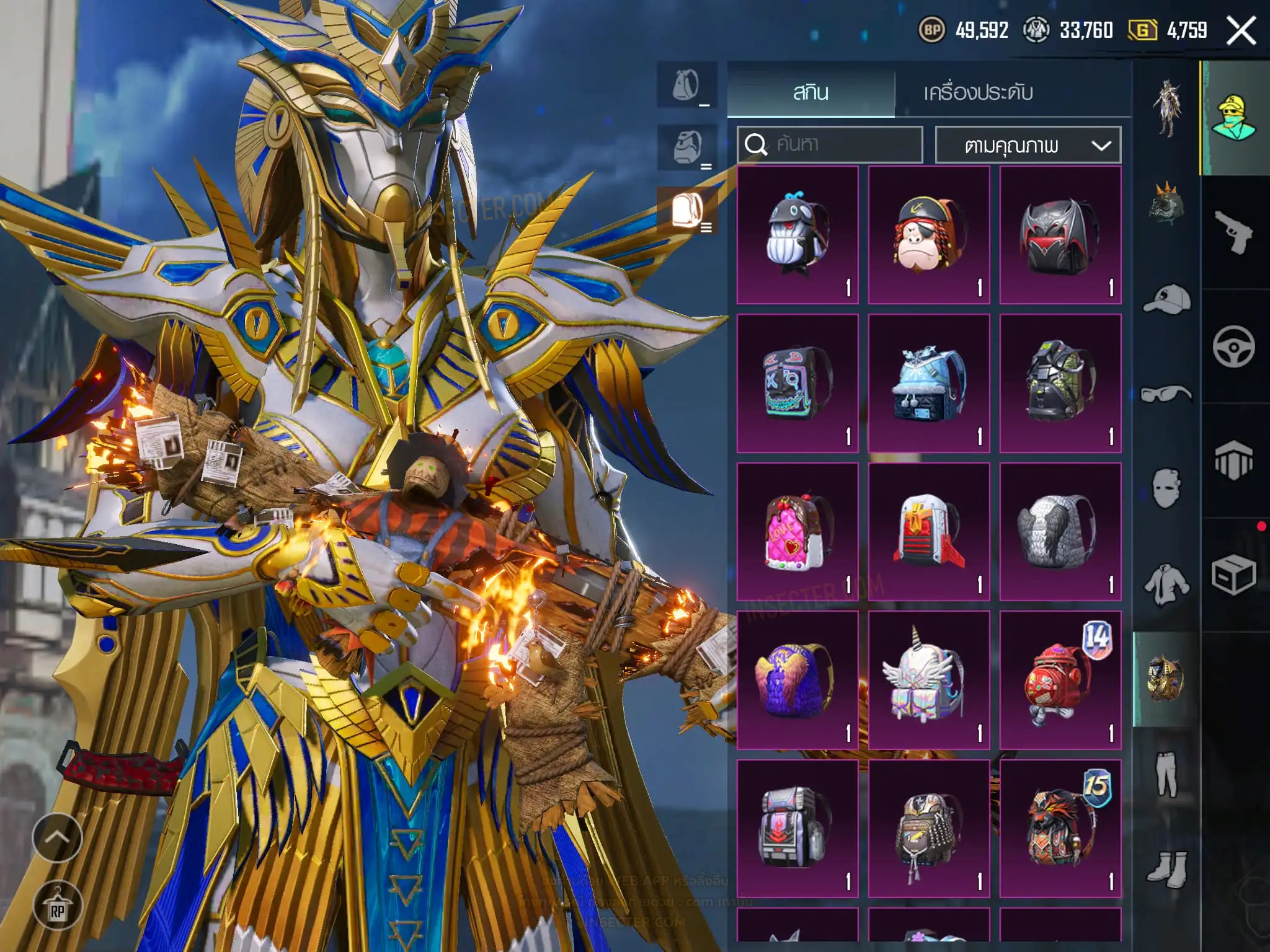Select the unicorn winged backpack skin
Viewport: 1270px width, 952px height.
tap(928, 680)
